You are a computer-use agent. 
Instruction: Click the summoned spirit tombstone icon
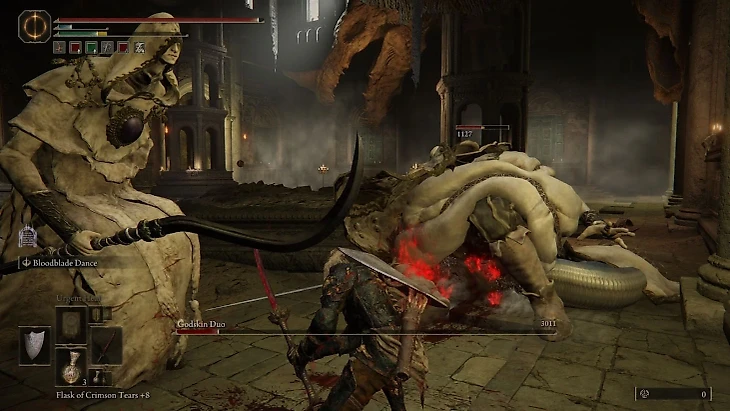click(27, 238)
